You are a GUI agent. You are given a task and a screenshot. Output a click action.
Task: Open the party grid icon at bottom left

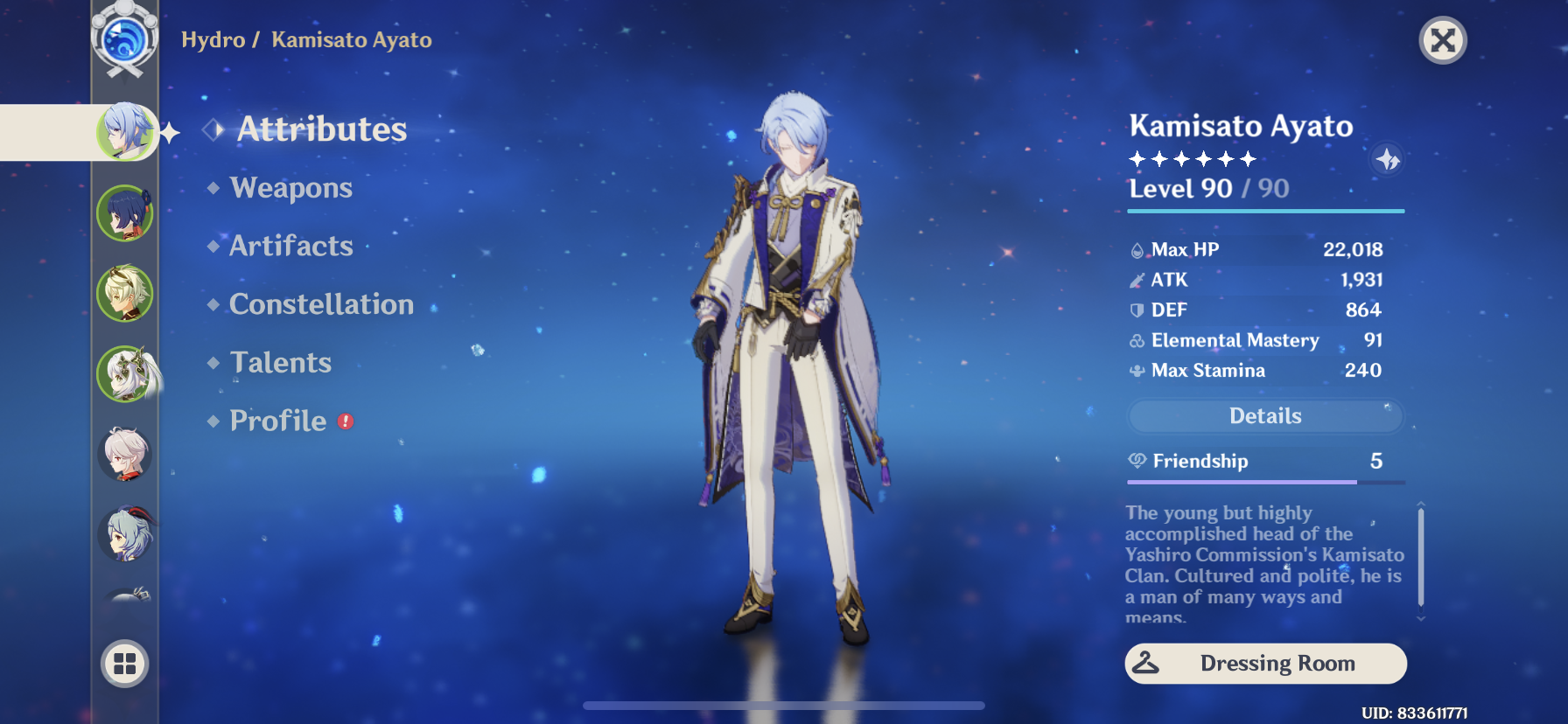(123, 663)
